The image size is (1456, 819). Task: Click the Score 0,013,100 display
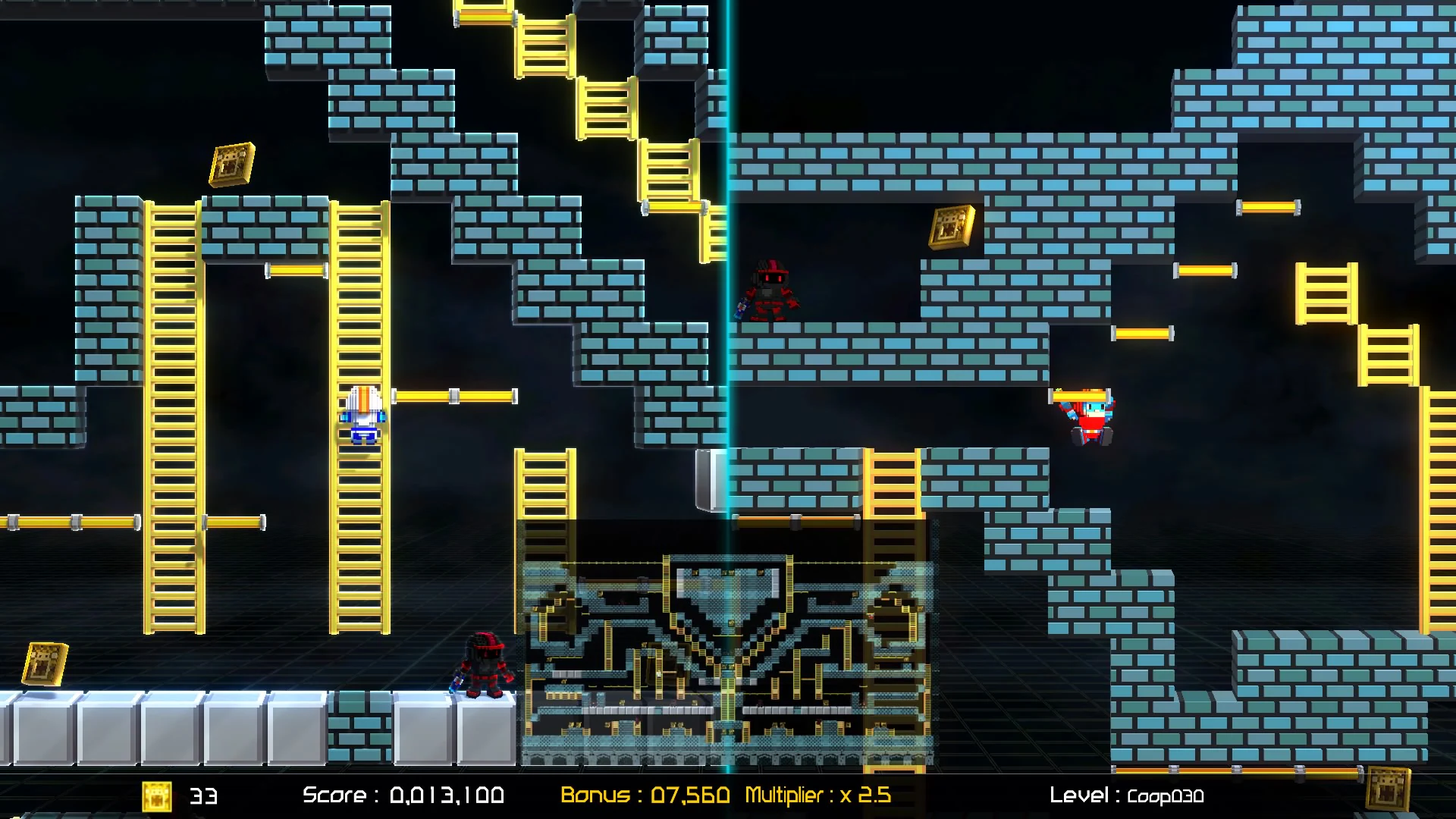pyautogui.click(x=402, y=796)
